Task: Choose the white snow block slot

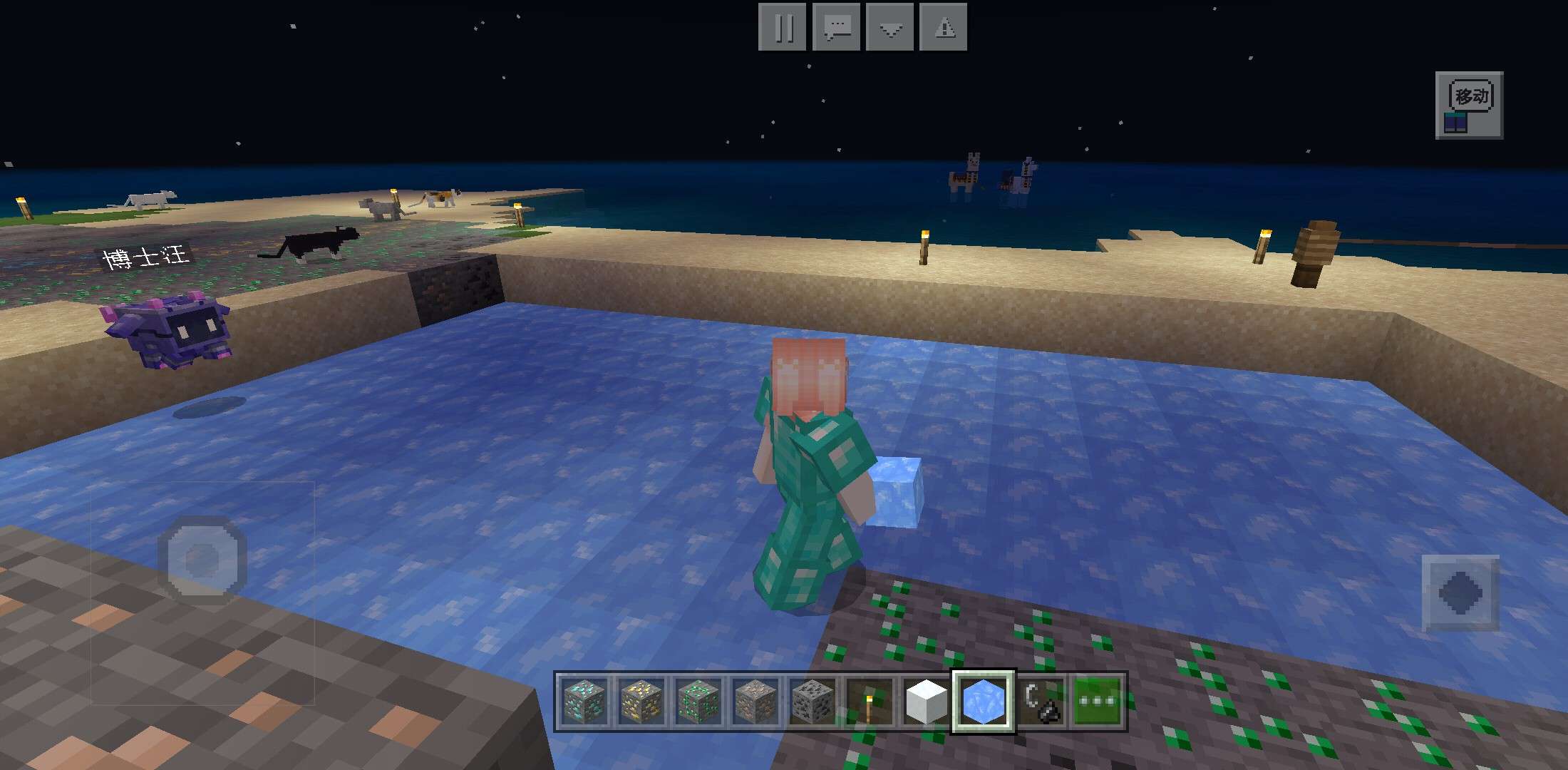Action: coord(926,701)
